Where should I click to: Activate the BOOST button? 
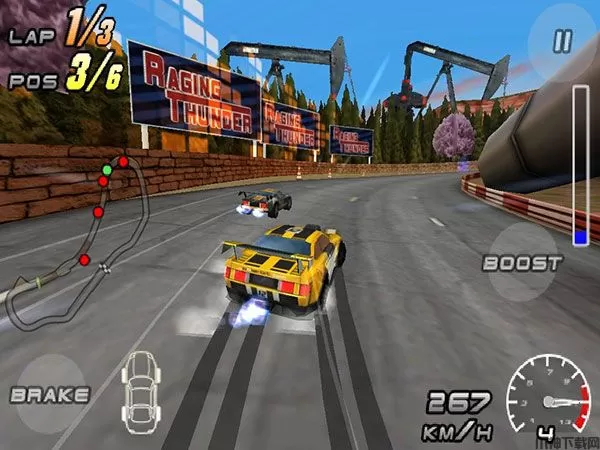[x=521, y=263]
